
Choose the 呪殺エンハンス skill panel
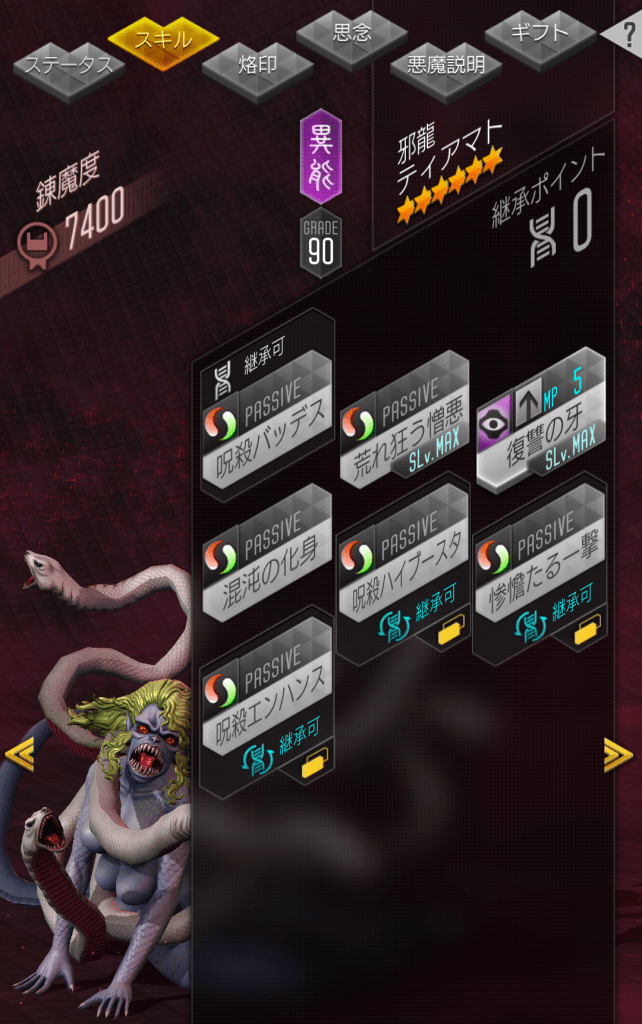click(267, 702)
